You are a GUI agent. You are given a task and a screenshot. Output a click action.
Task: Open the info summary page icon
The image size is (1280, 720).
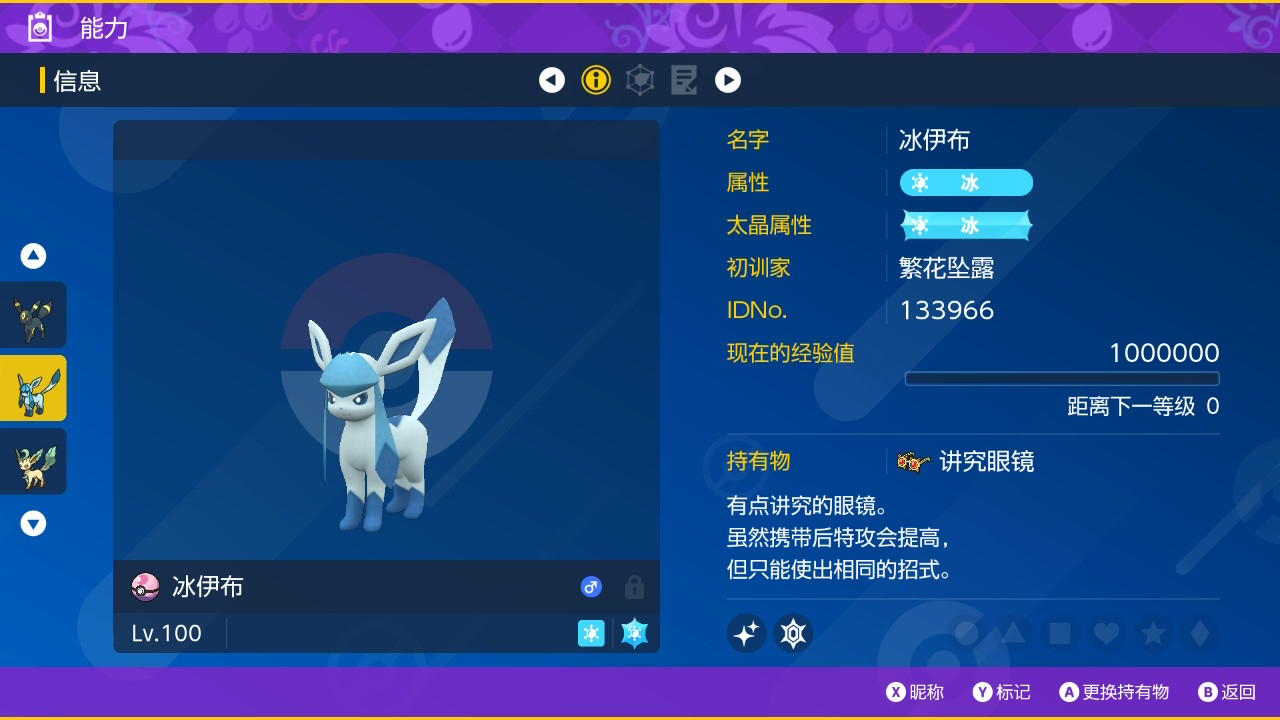pos(596,80)
